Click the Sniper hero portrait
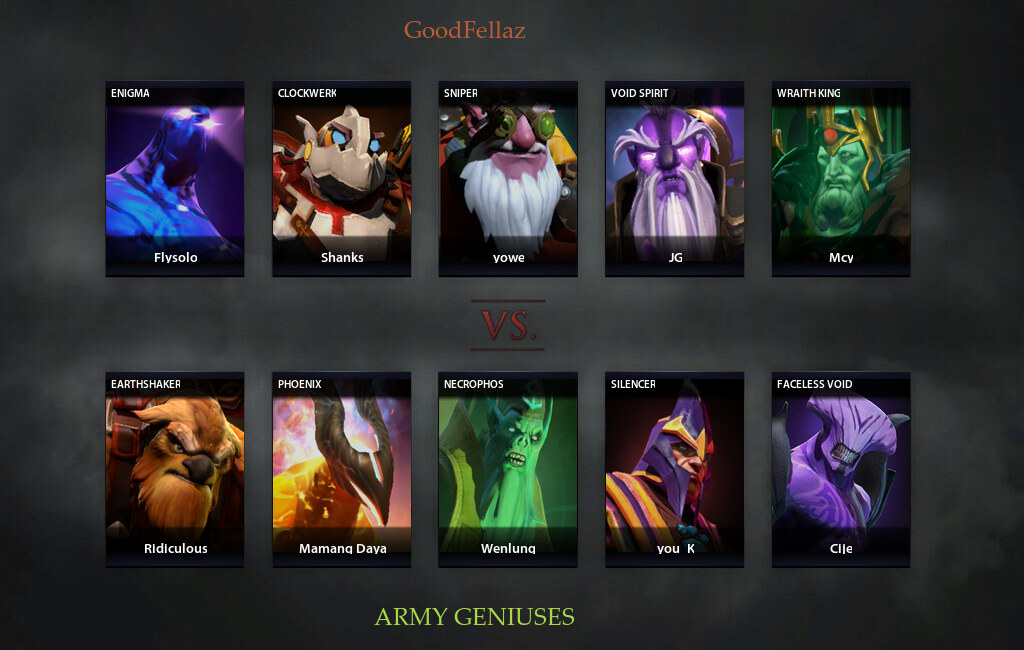Image resolution: width=1024 pixels, height=650 pixels. click(x=508, y=178)
